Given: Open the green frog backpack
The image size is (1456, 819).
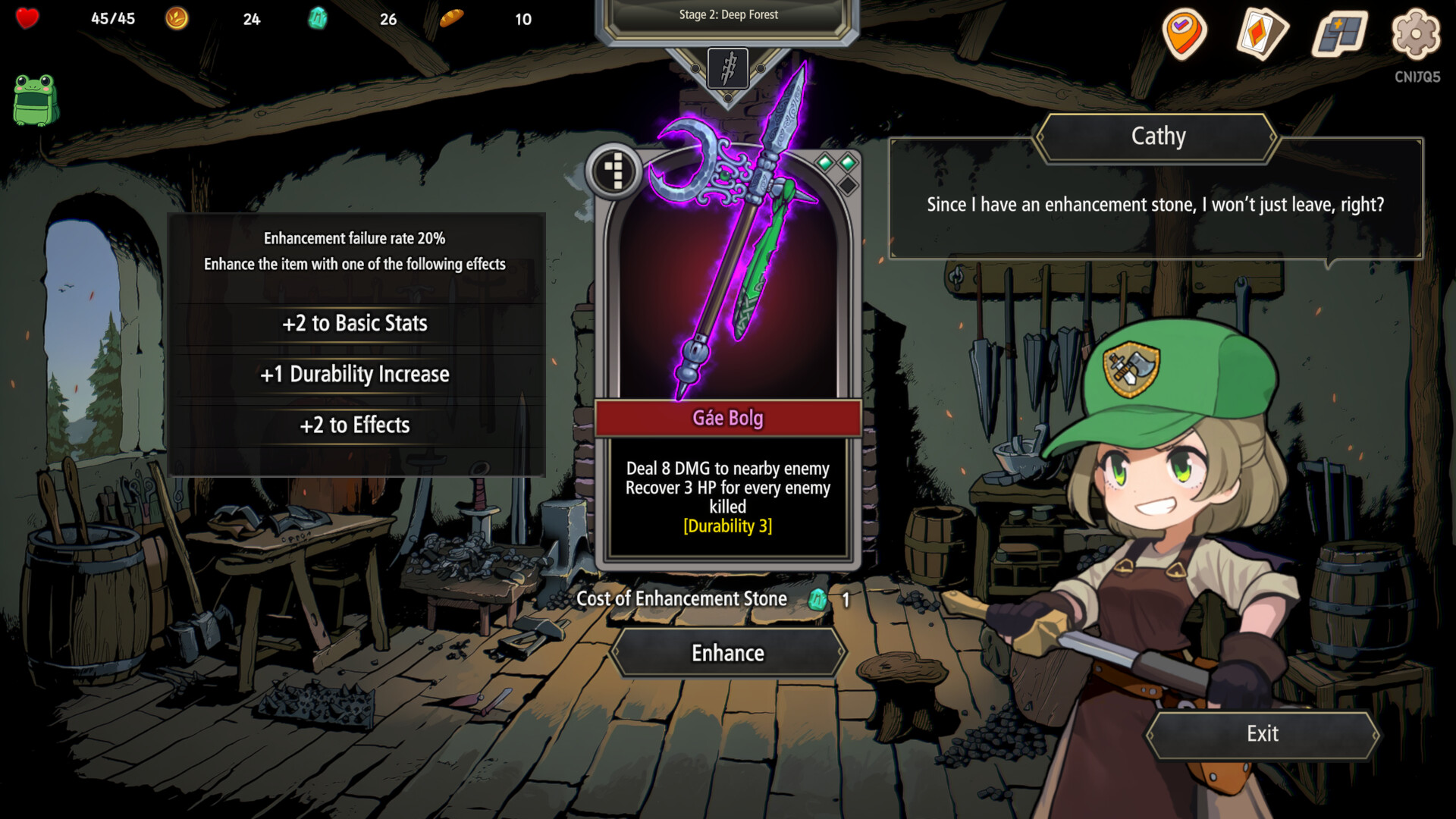Looking at the screenshot, I should 35,99.
